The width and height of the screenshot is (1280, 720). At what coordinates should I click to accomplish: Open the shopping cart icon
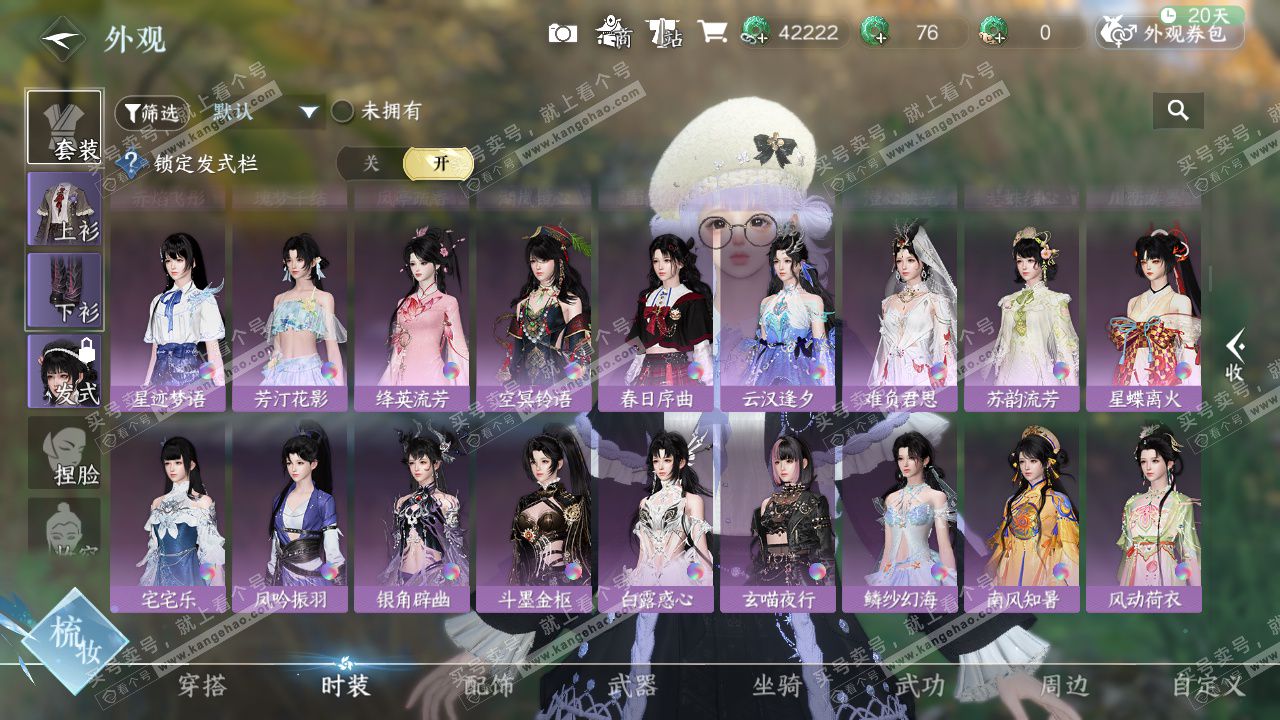(712, 33)
